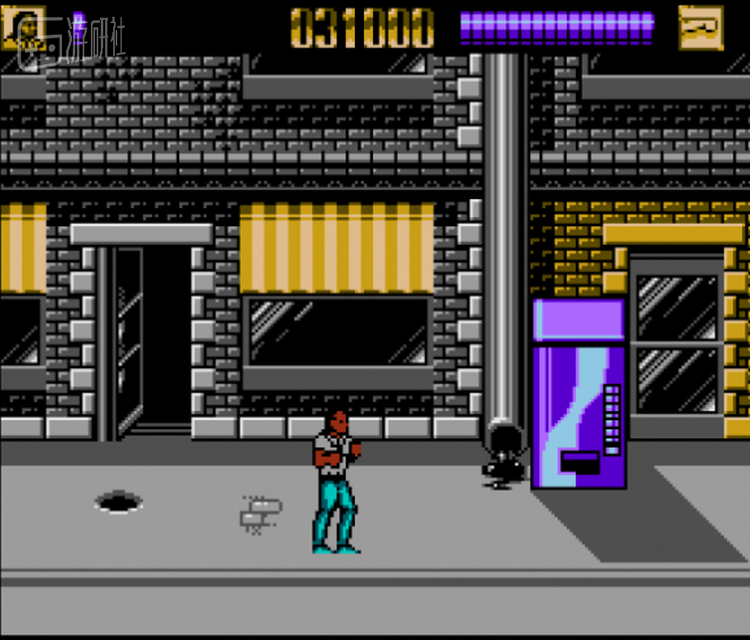The image size is (750, 640).
Task: Select the current weapon icon
Action: pos(700,28)
